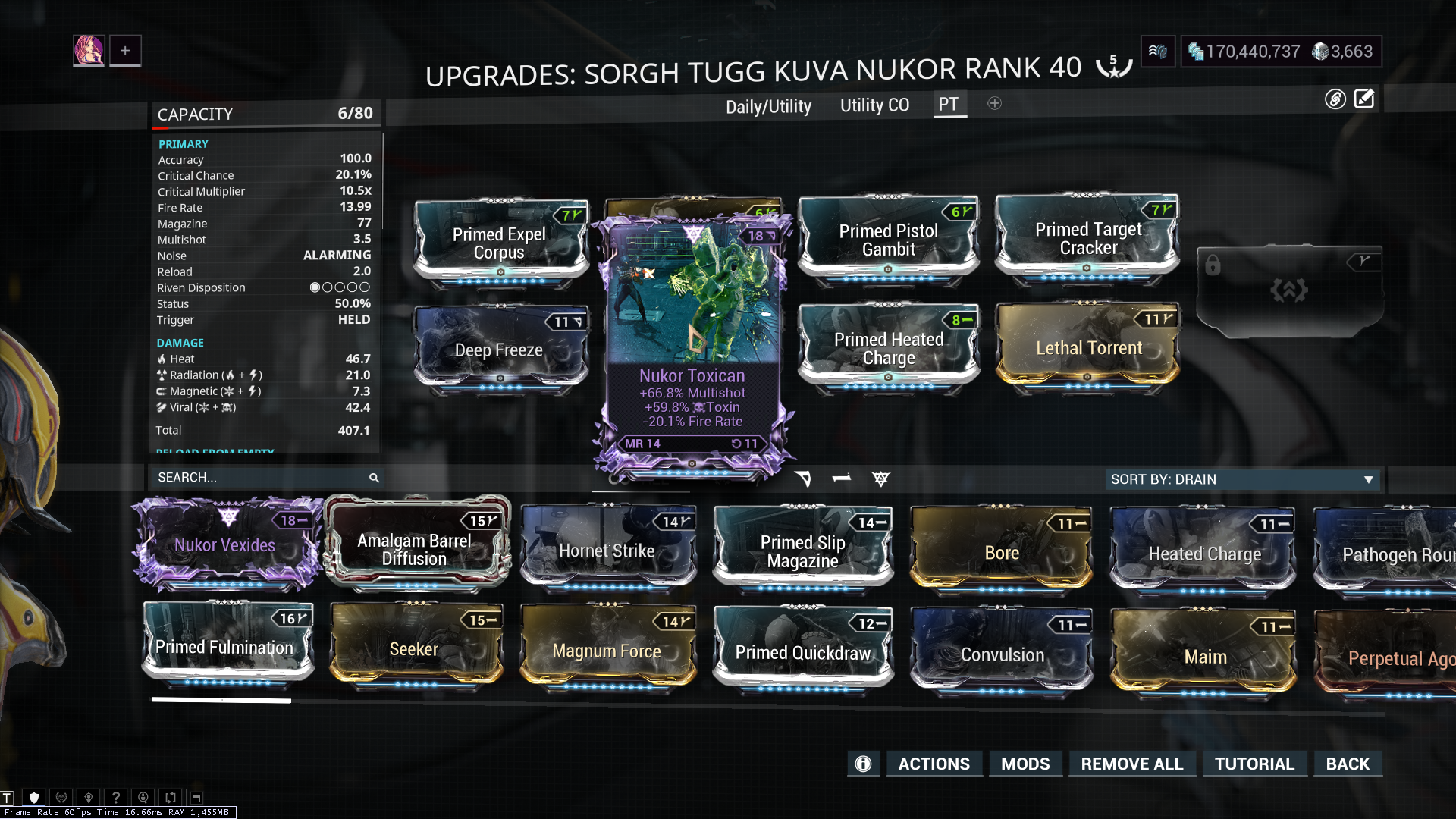This screenshot has height=819, width=1456.
Task: Choose the equipped Lethal Torrent mod
Action: (1088, 347)
